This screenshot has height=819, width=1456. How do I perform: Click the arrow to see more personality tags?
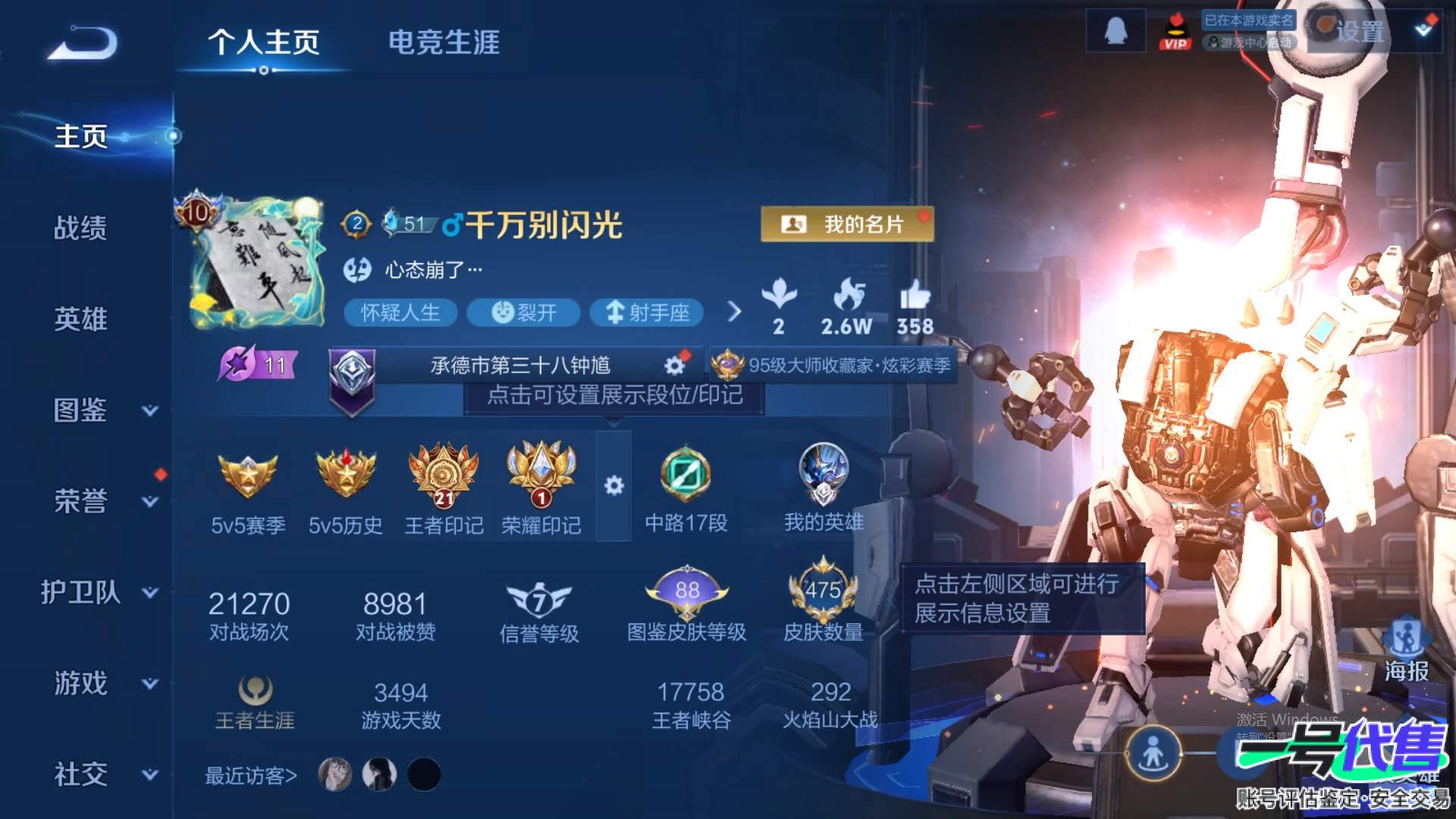733,312
